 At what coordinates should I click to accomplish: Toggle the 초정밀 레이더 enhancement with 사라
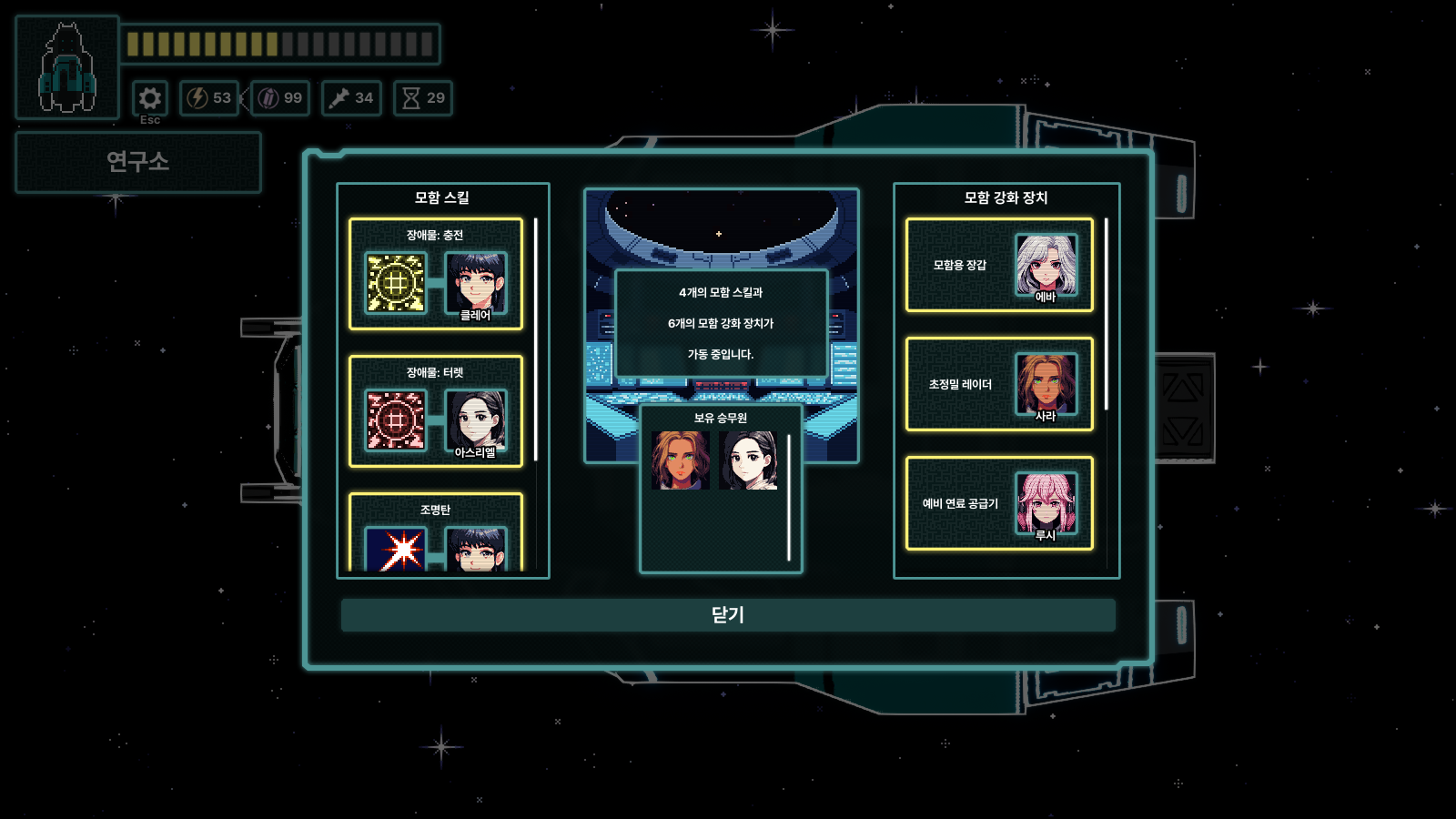coord(999,384)
